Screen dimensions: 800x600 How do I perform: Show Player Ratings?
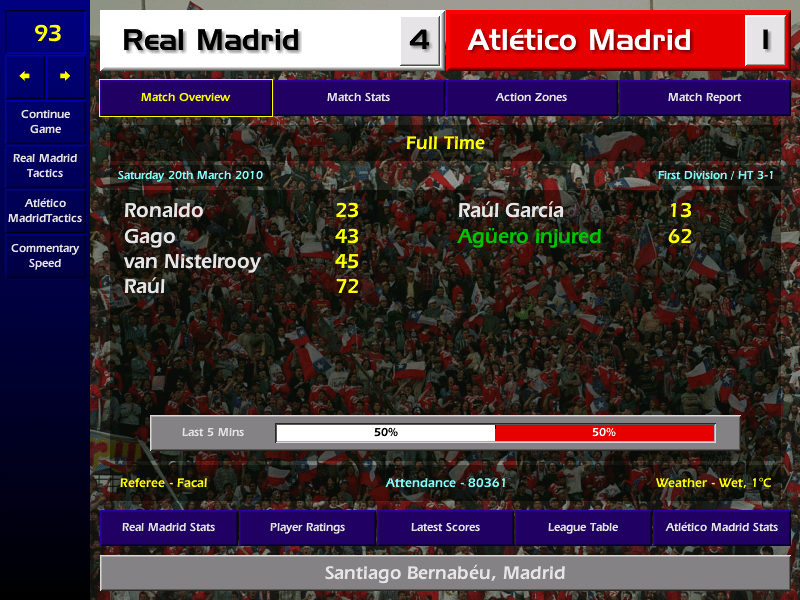click(x=307, y=527)
